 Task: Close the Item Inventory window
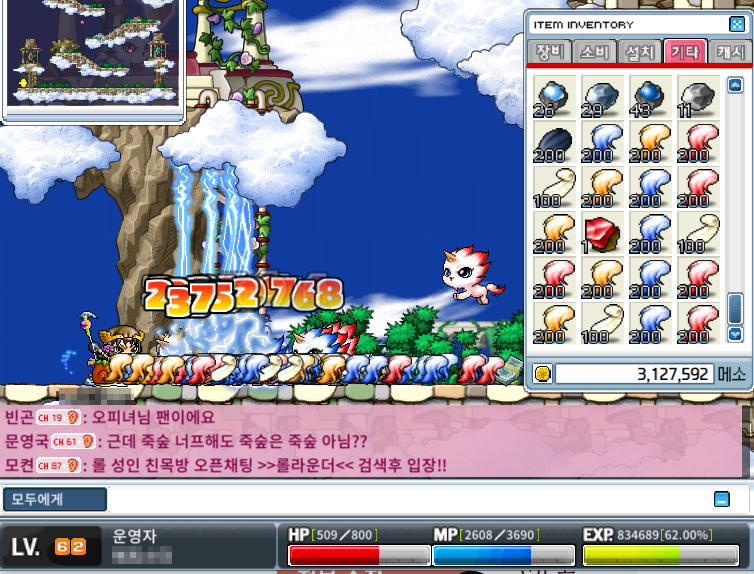737,24
